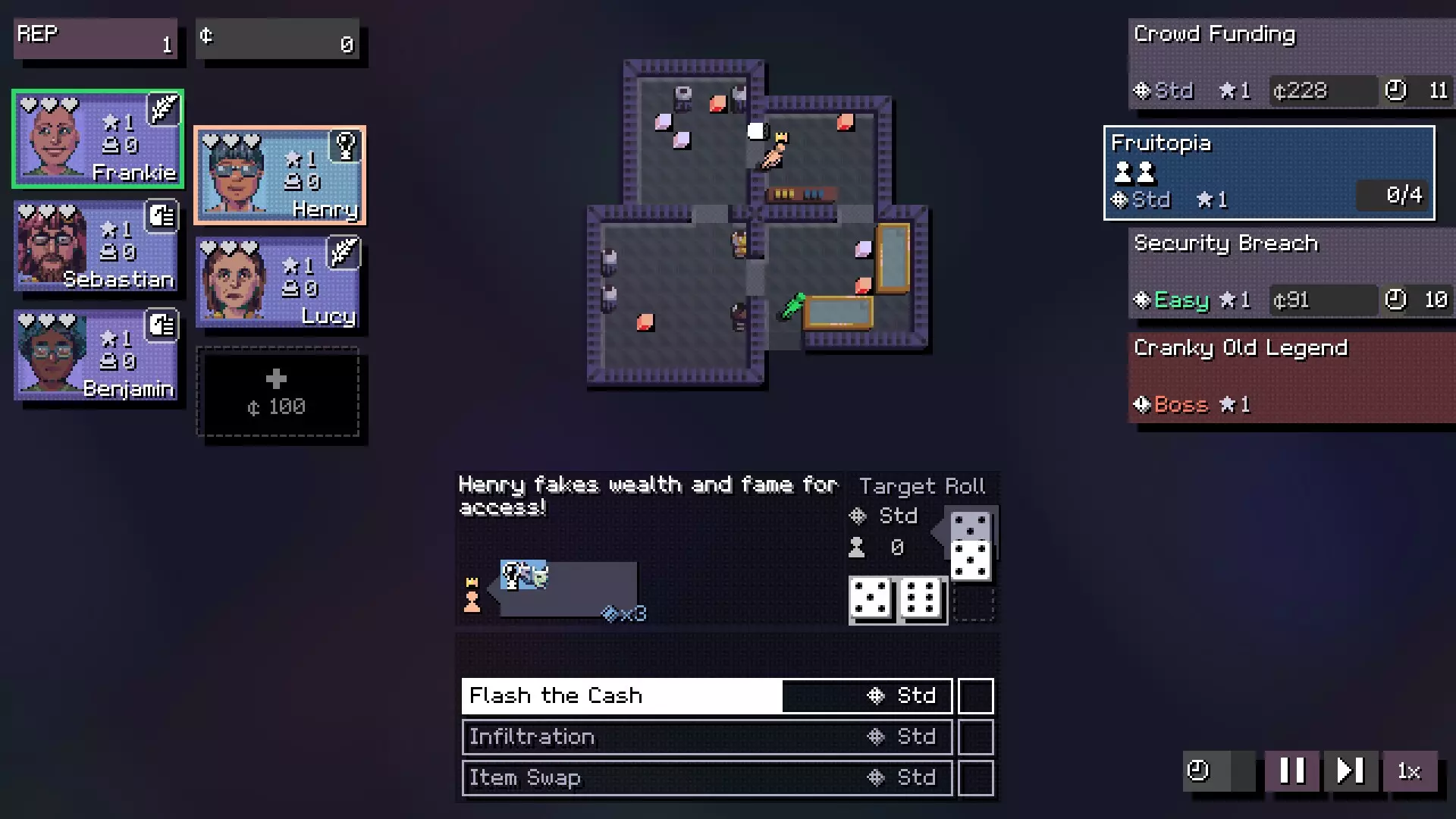Select the Fruitopia mission
The height and width of the screenshot is (819, 1456).
click(1269, 173)
